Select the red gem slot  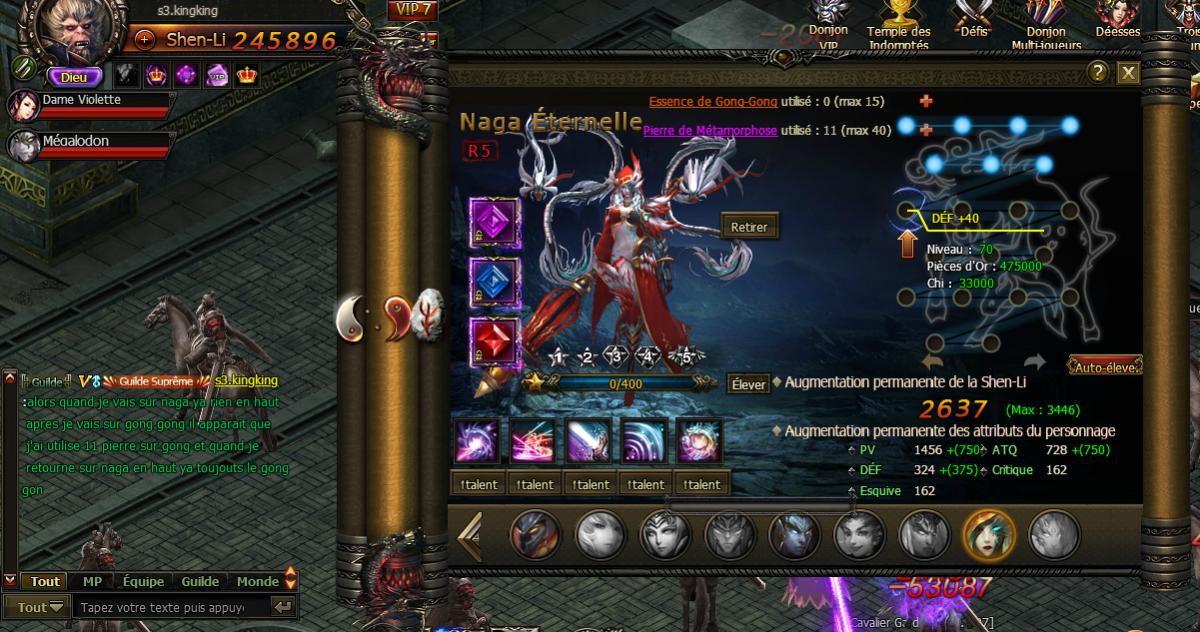(495, 341)
